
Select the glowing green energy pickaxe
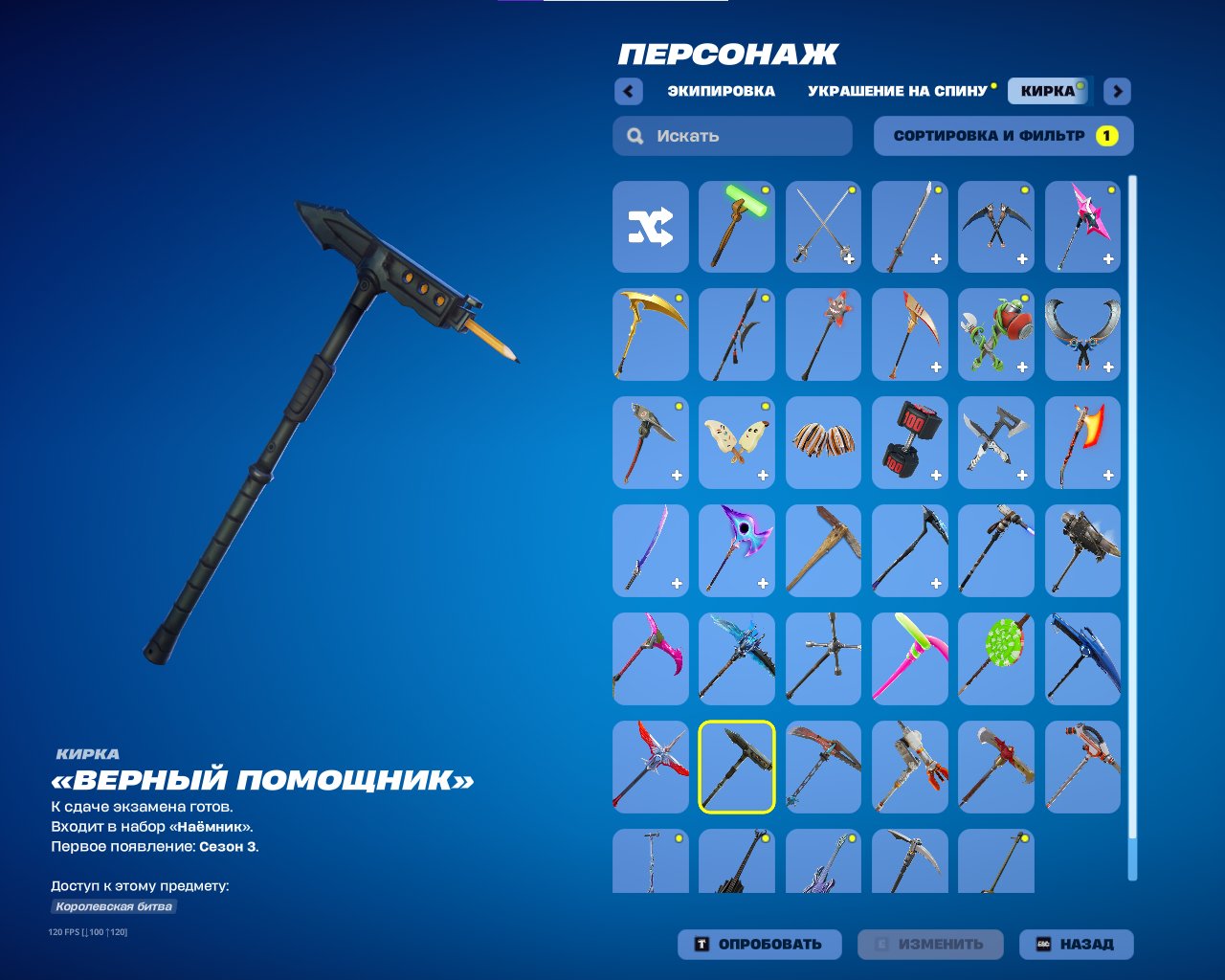click(736, 227)
